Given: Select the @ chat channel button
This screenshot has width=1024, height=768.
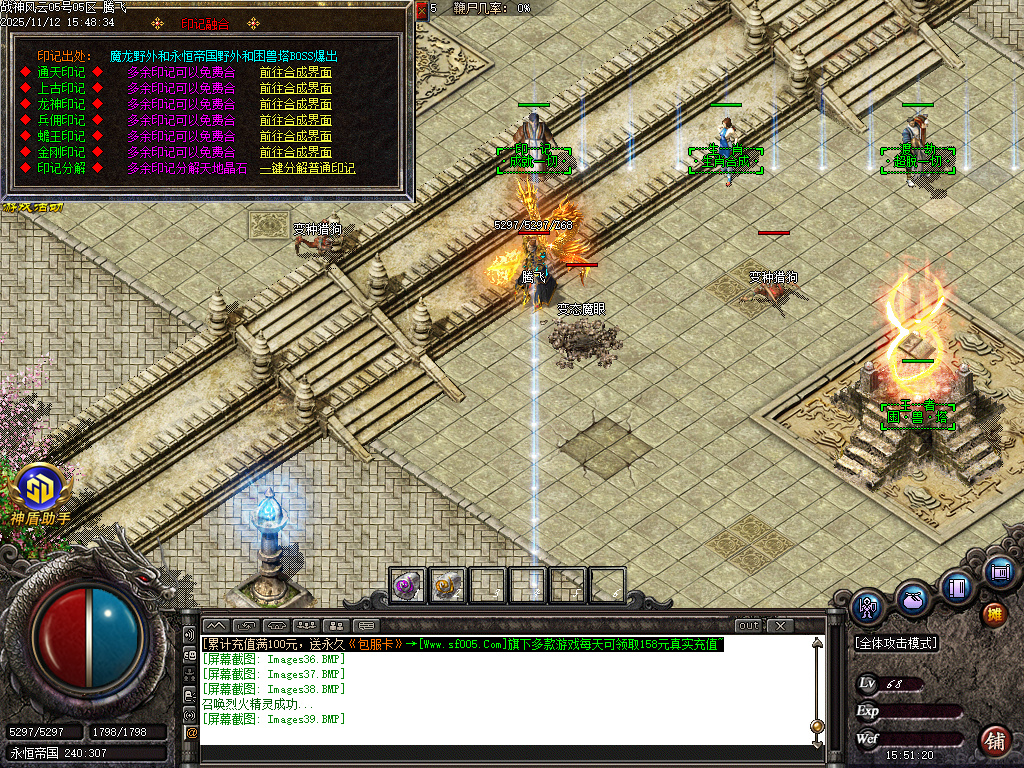Looking at the screenshot, I should [191, 733].
